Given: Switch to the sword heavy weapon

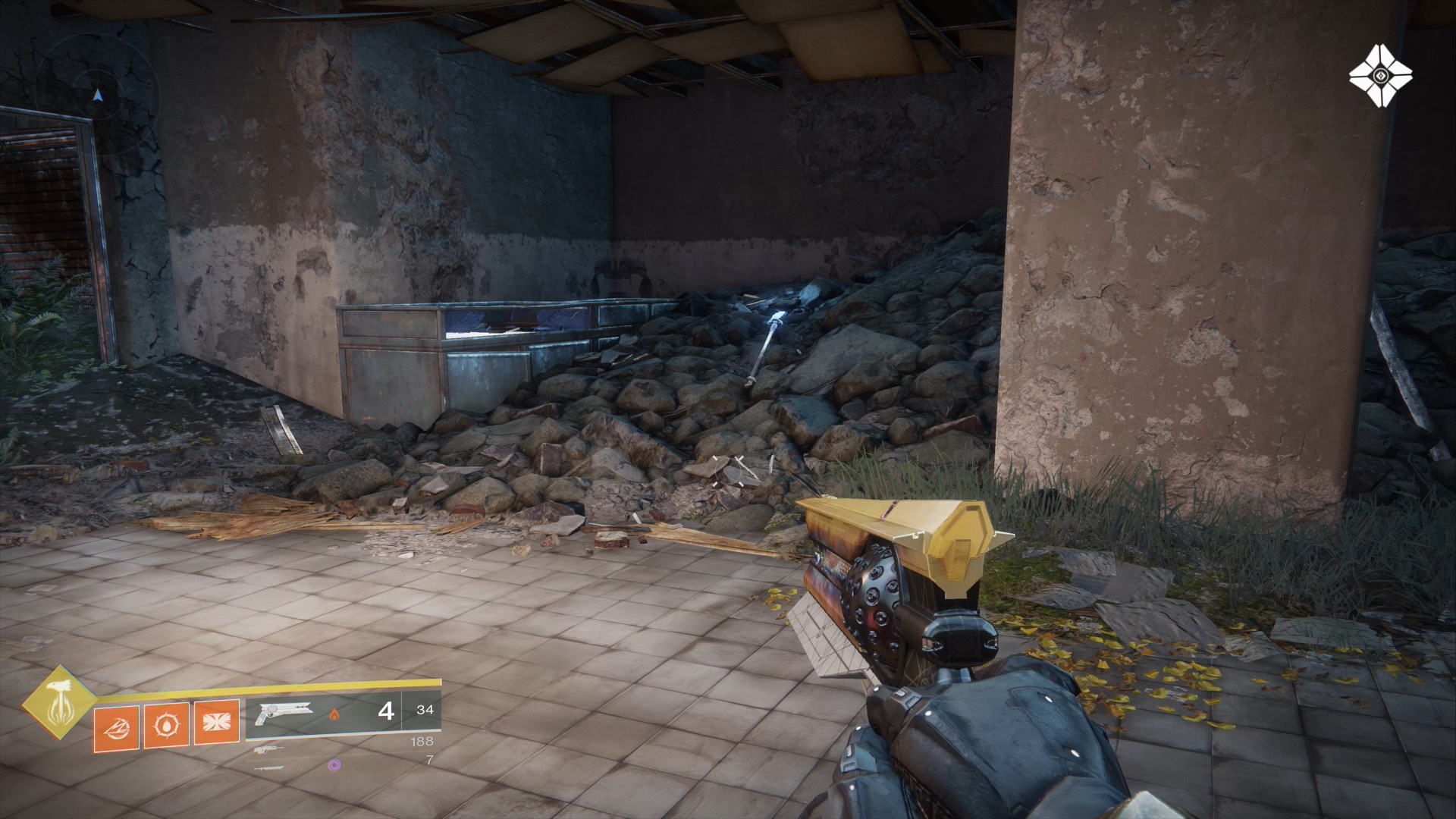Looking at the screenshot, I should (270, 767).
